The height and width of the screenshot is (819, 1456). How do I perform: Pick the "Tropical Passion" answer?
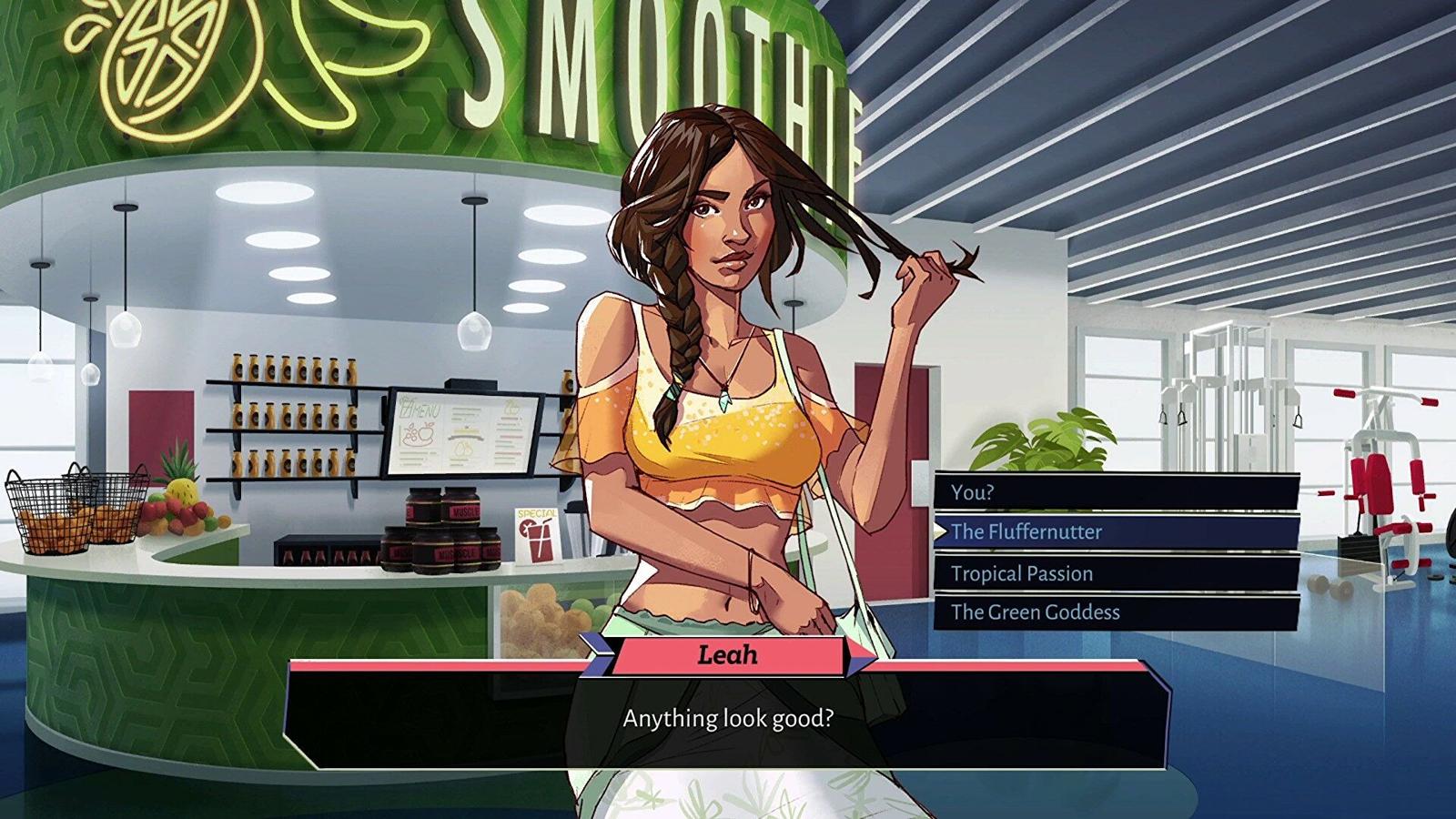(x=1116, y=573)
